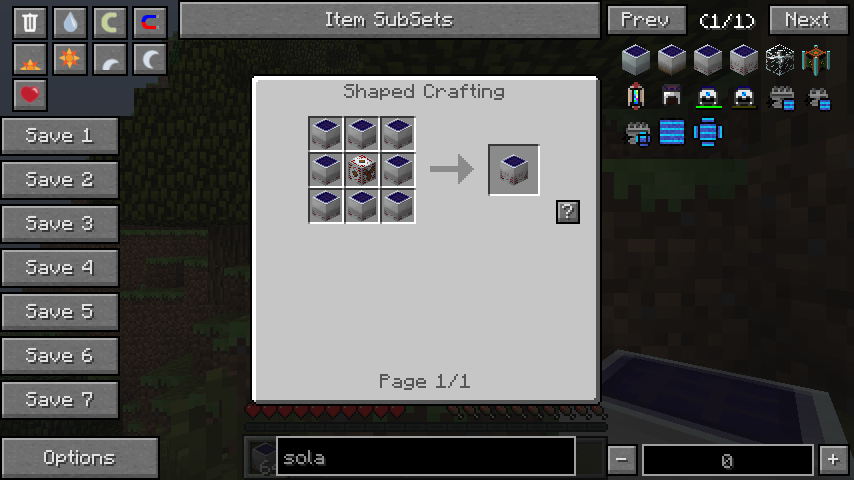
Task: Set time to noon with the sun icon
Action: (x=70, y=59)
